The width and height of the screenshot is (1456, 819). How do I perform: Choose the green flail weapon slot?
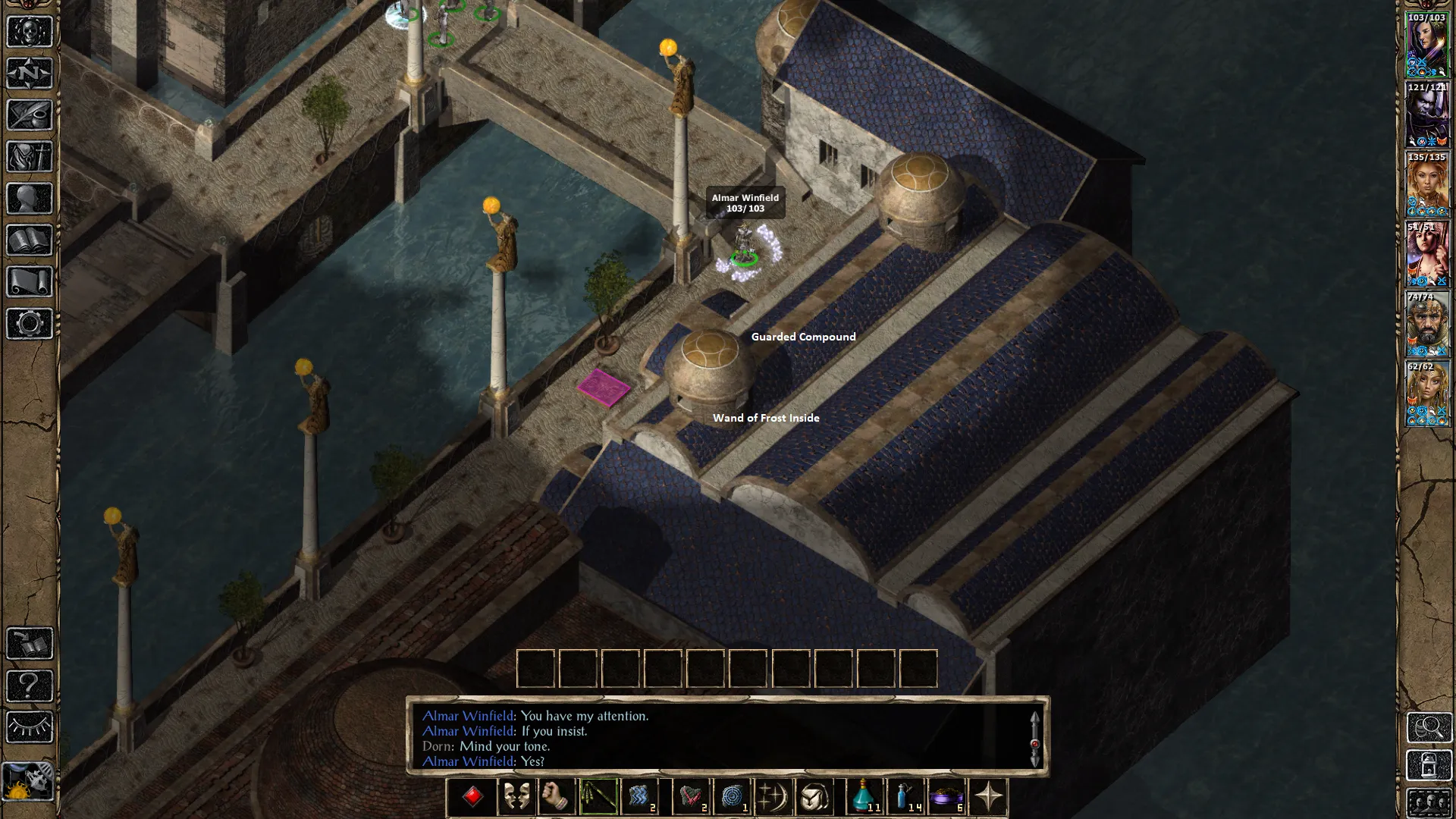click(598, 797)
